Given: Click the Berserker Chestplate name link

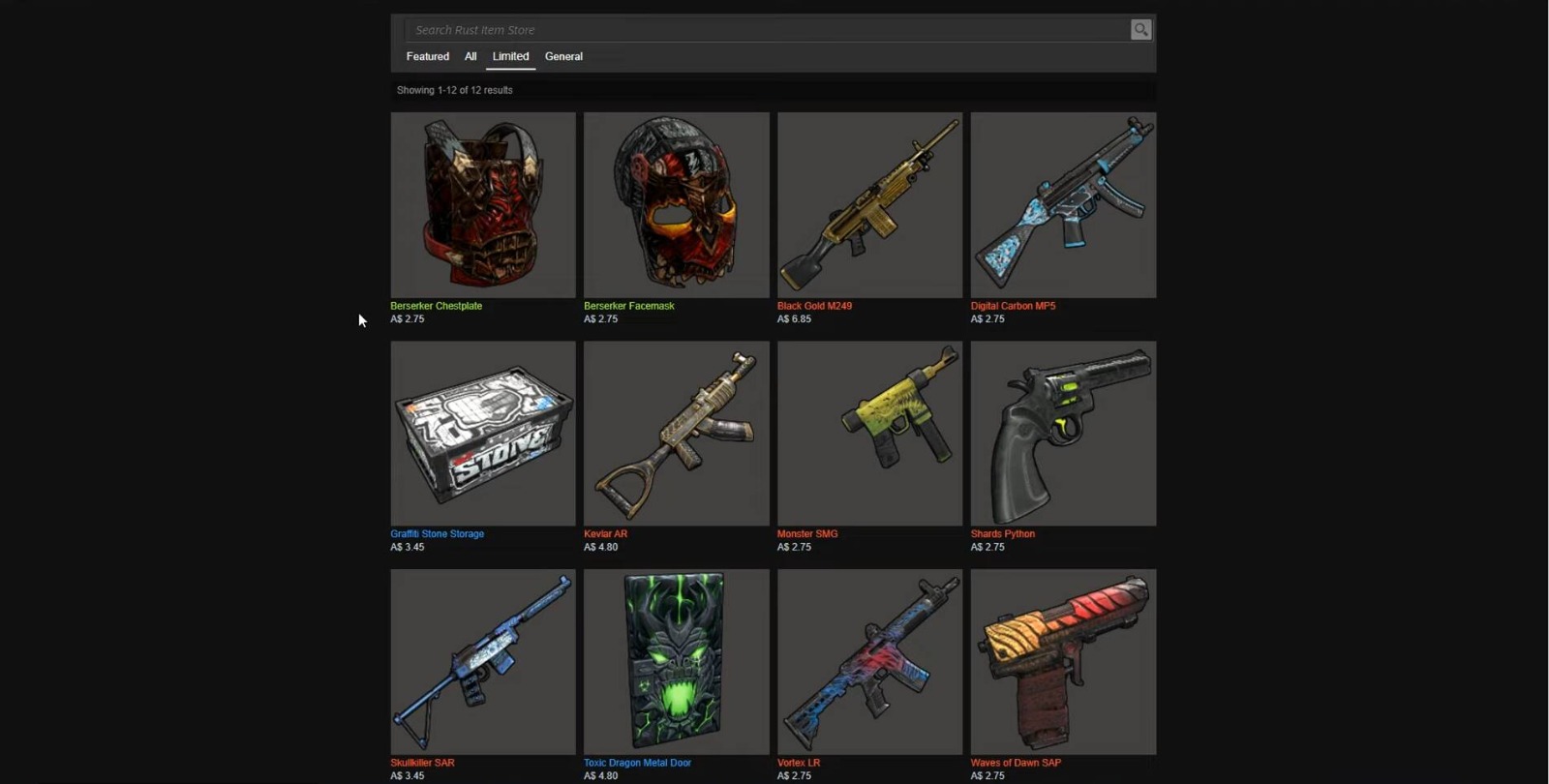Looking at the screenshot, I should [436, 305].
